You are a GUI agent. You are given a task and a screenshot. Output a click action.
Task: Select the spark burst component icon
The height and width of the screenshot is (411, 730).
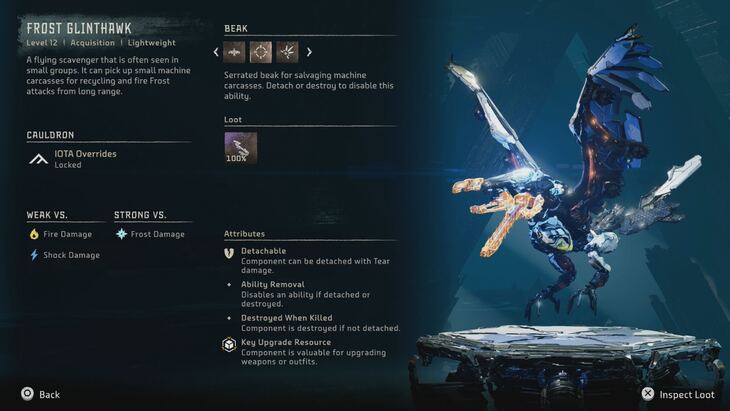pyautogui.click(x=287, y=52)
